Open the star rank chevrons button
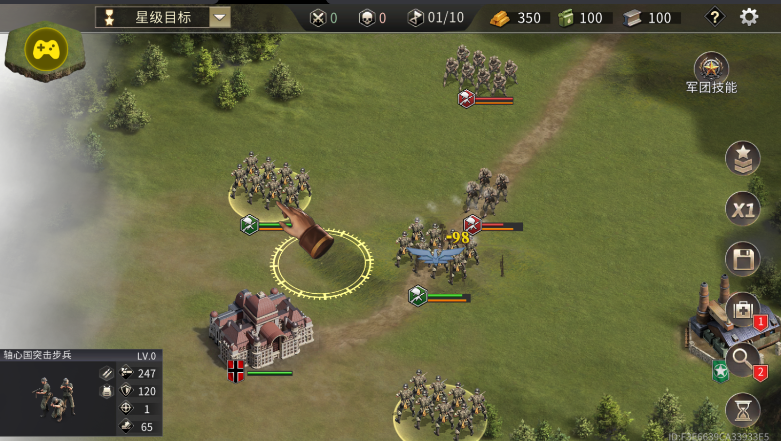Image resolution: width=781 pixels, height=441 pixels. [742, 159]
